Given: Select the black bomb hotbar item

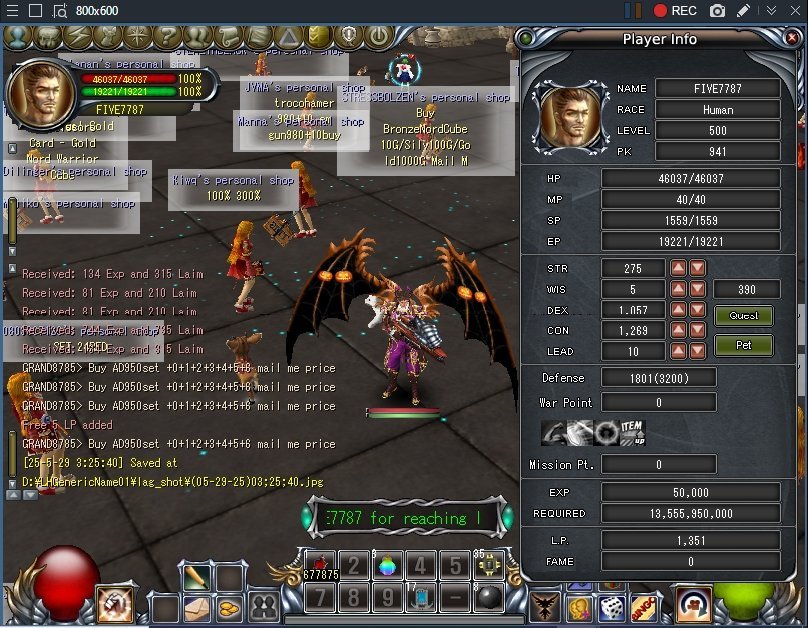Looking at the screenshot, I should [489, 599].
